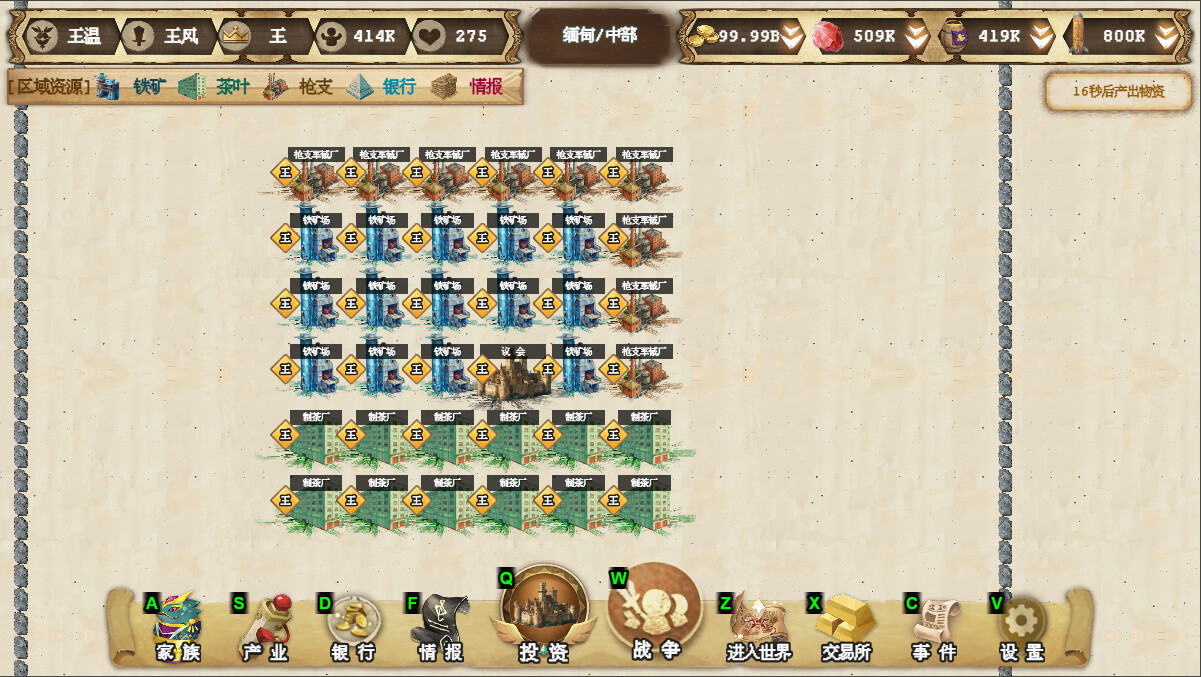Viewport: 1201px width, 677px height.
Task: Open the 设置 settings gear
Action: [x=1022, y=628]
